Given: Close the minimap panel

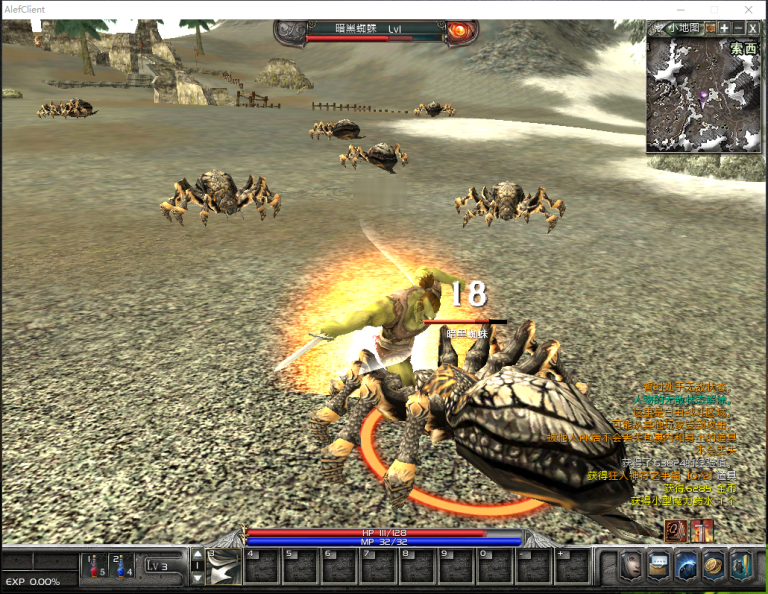Looking at the screenshot, I should (753, 28).
